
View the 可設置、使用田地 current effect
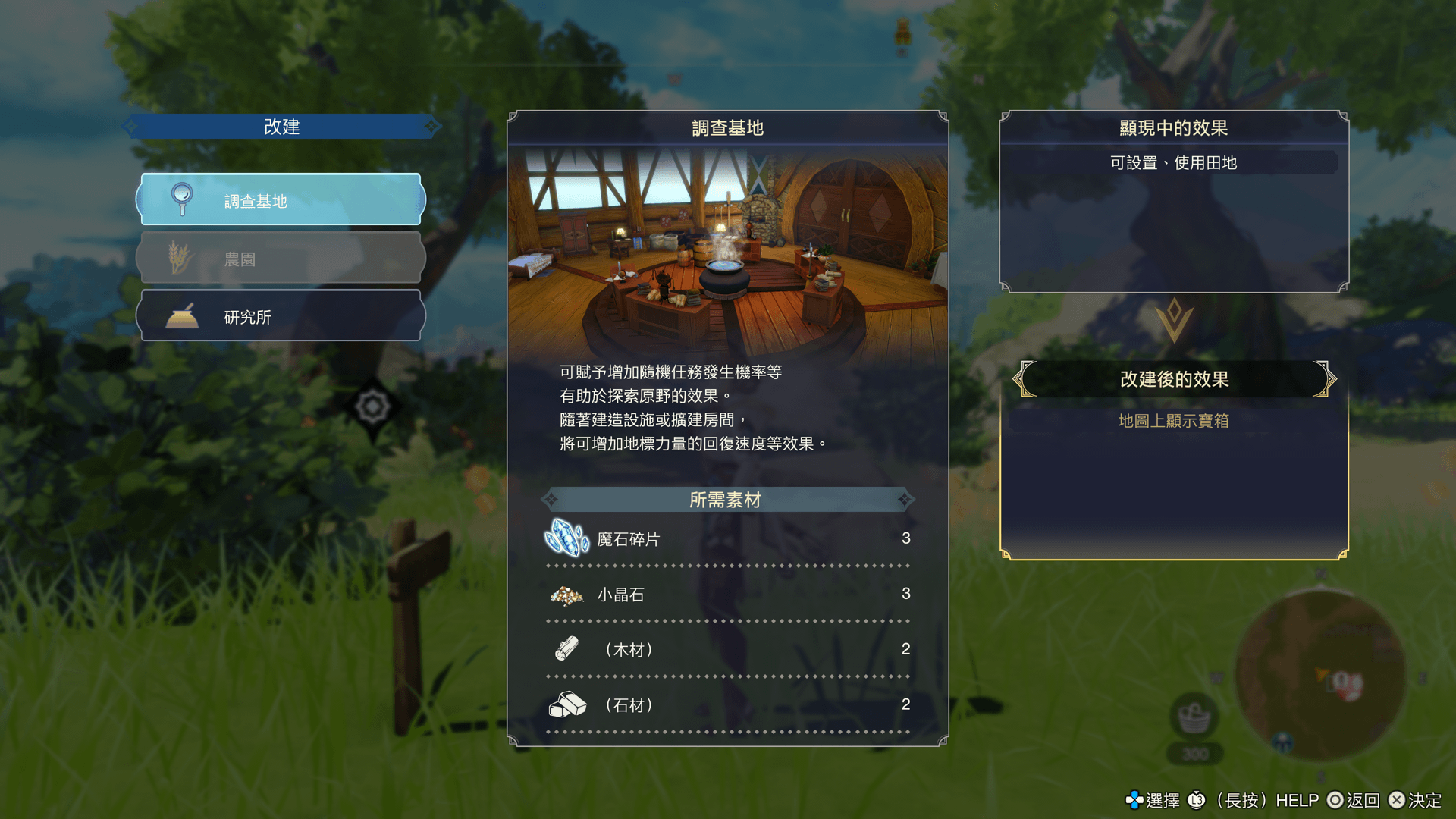pos(1173,162)
